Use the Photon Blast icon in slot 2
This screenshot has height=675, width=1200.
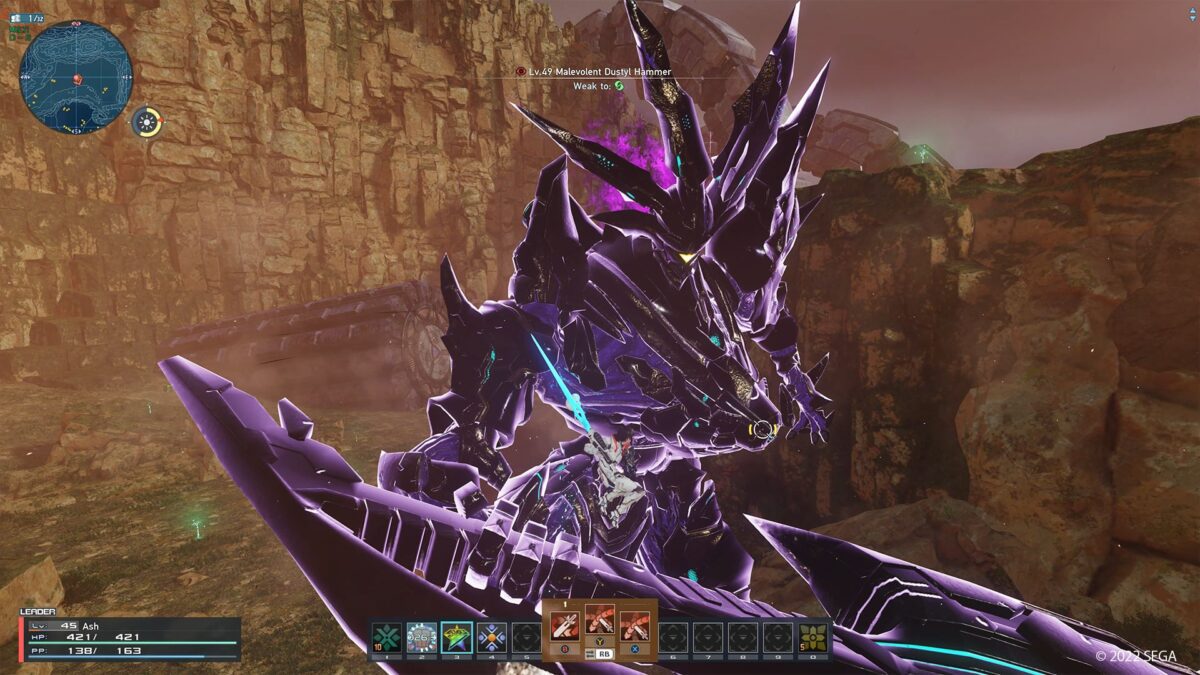pos(421,636)
